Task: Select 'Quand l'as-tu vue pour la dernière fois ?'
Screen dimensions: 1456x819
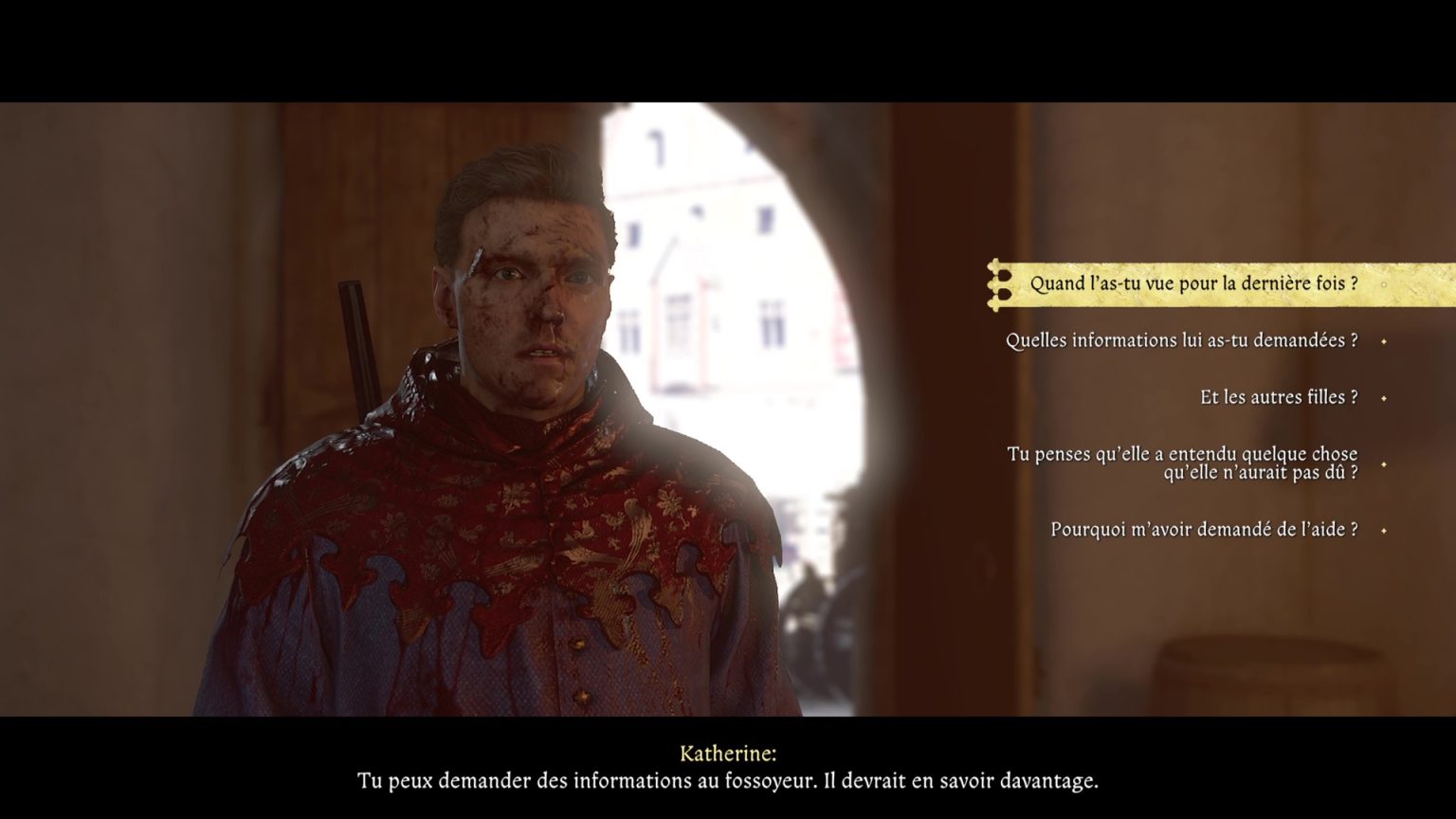Action: pyautogui.click(x=1194, y=282)
